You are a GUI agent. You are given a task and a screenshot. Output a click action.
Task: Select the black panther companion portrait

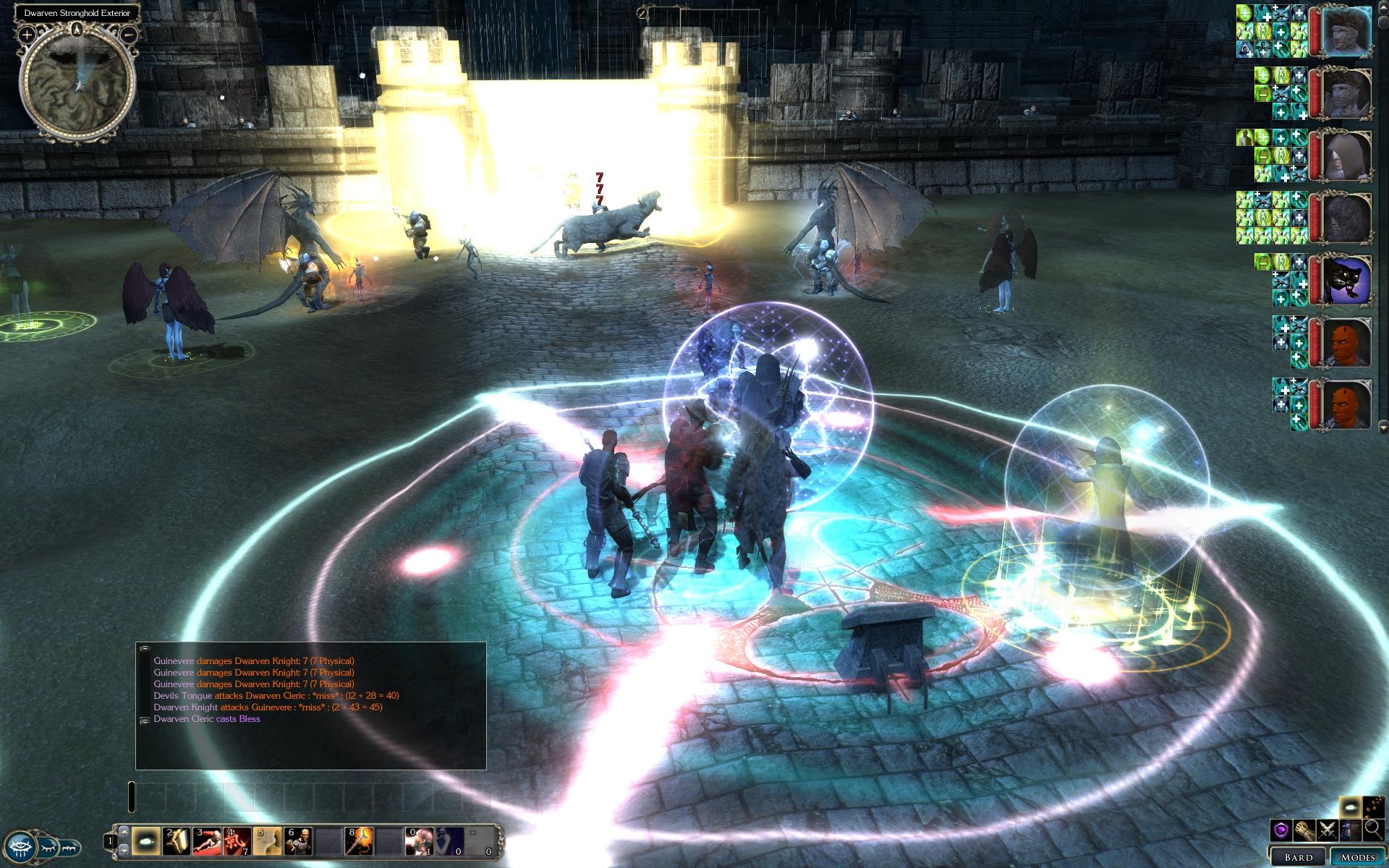[1348, 279]
